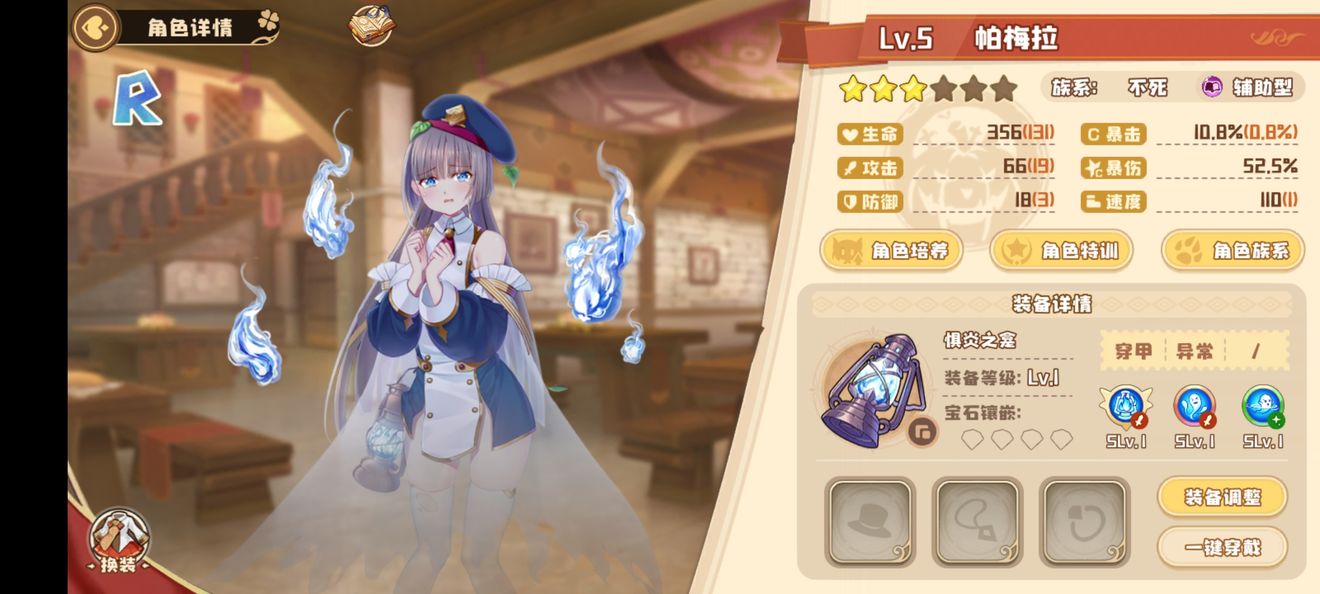Tap the 装备调整 equipment adjust button
This screenshot has height=594, width=1320.
pos(1222,497)
